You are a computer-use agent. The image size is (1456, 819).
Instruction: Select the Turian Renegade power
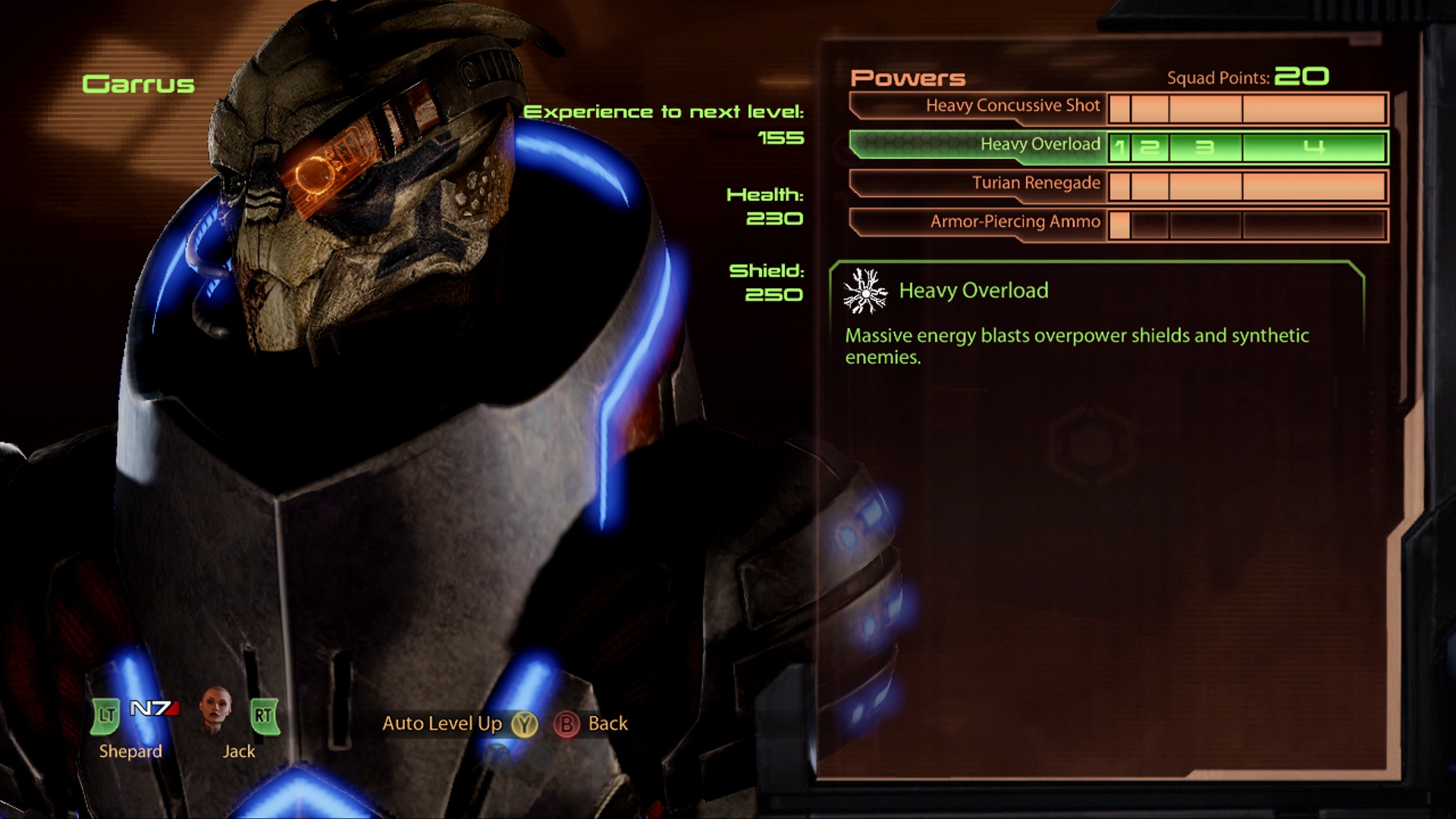tap(1035, 184)
